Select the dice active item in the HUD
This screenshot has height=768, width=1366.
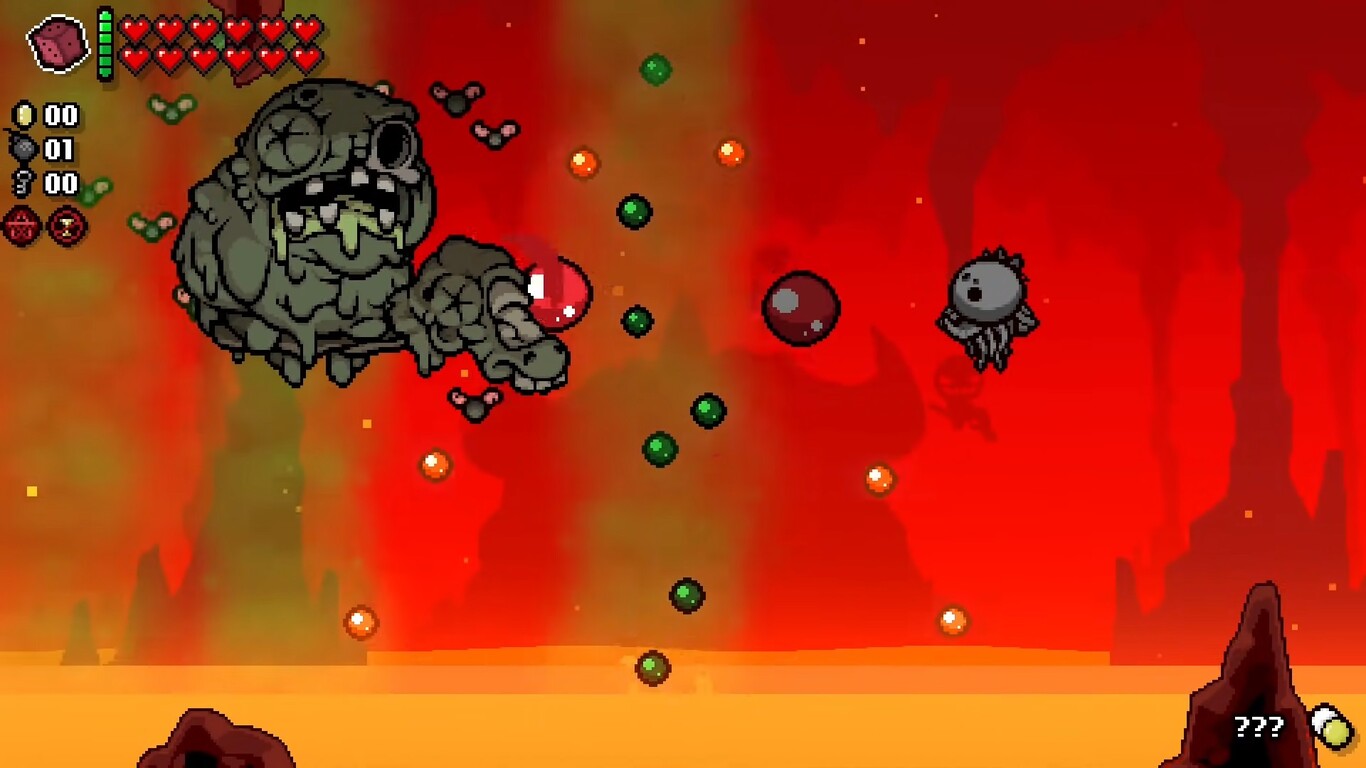coord(58,42)
